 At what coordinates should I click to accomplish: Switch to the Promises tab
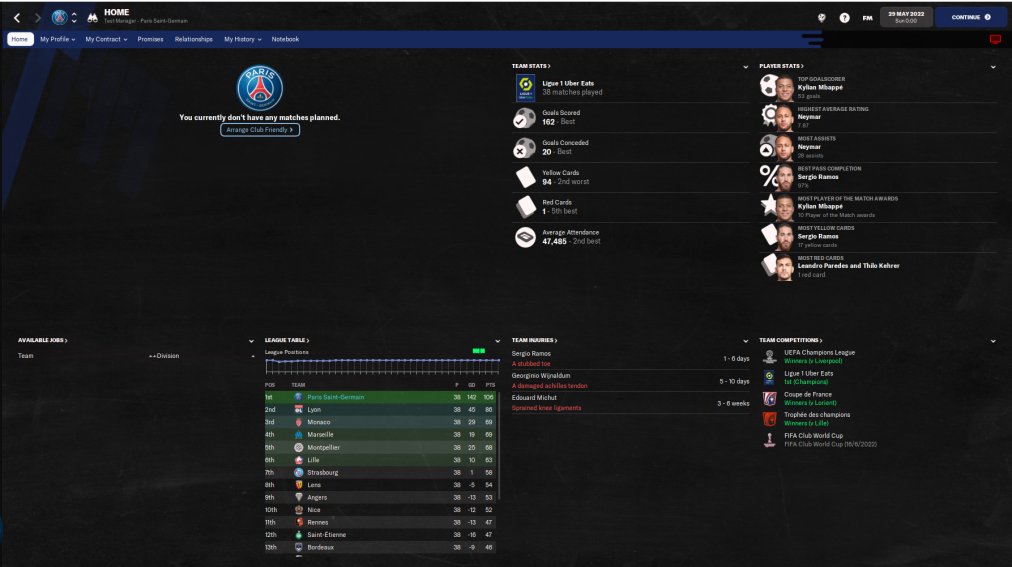coord(150,39)
